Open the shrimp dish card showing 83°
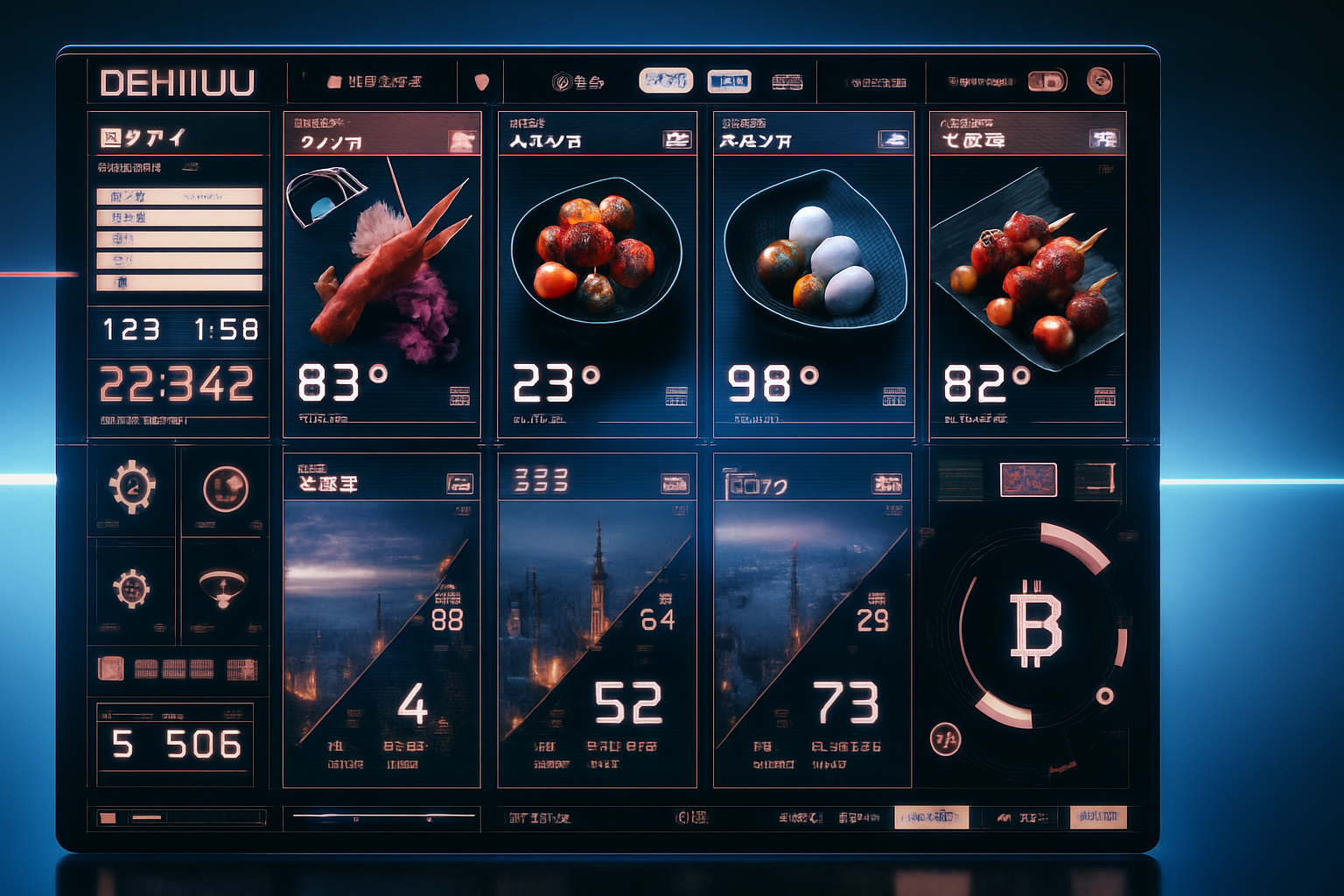 (381, 273)
